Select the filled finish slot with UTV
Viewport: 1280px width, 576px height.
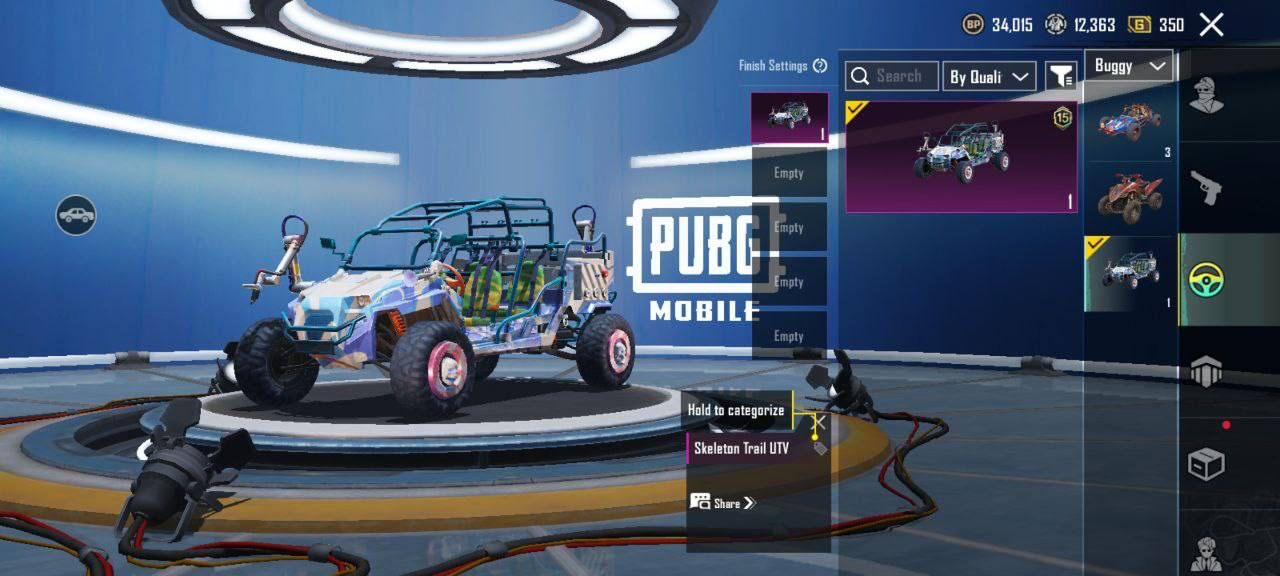point(789,118)
